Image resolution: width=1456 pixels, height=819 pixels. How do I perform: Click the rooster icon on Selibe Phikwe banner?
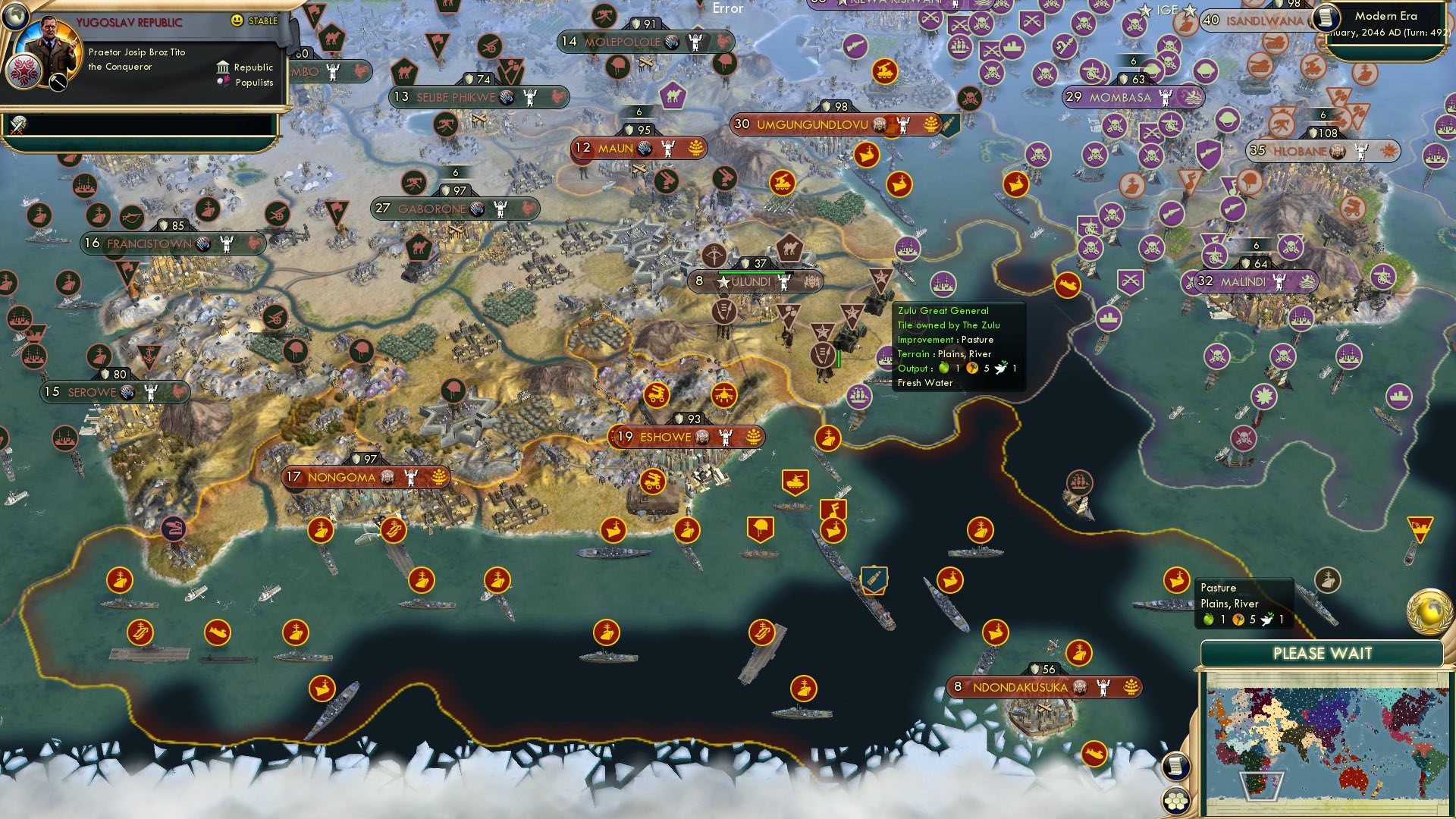click(x=558, y=97)
